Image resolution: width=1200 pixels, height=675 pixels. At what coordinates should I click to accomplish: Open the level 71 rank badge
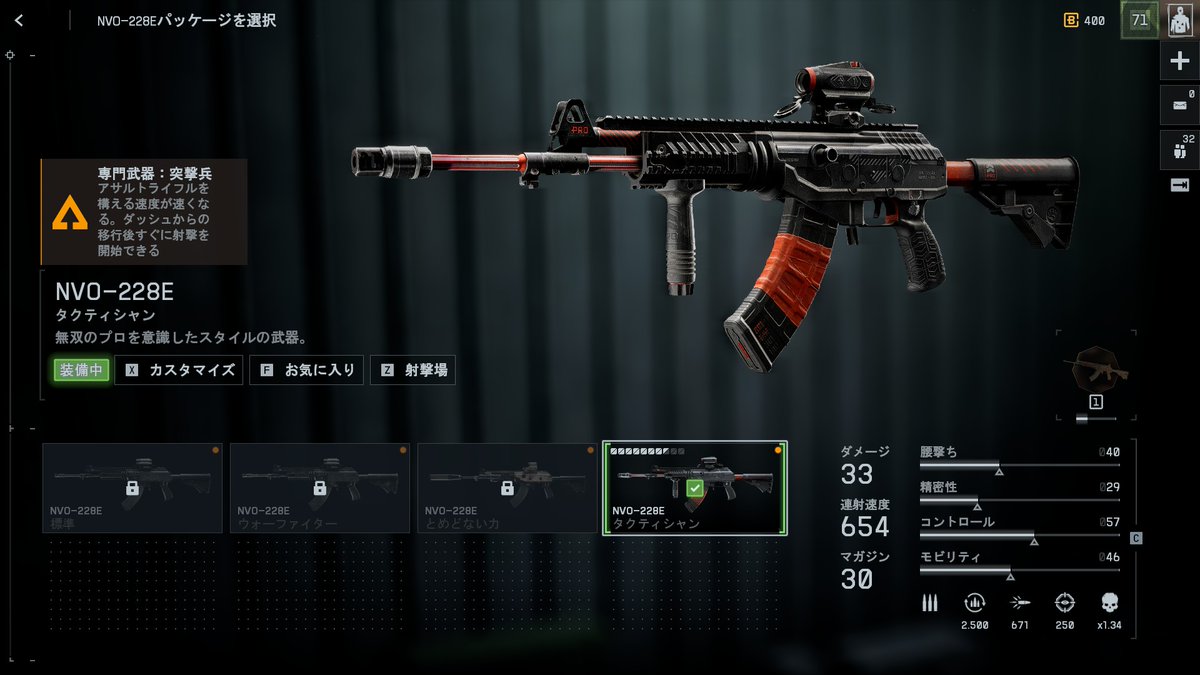1139,20
